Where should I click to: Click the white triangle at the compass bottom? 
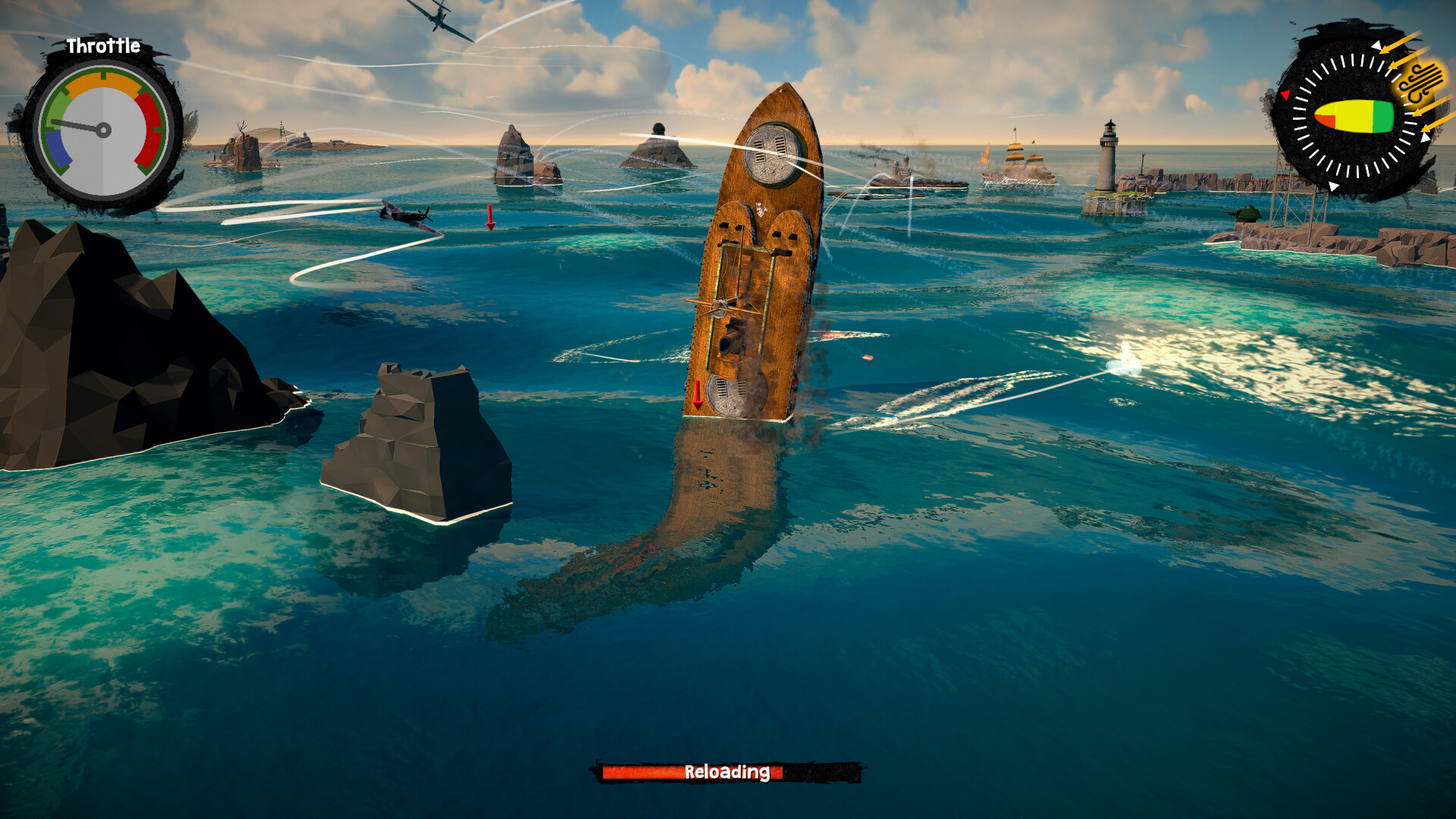tap(1334, 186)
